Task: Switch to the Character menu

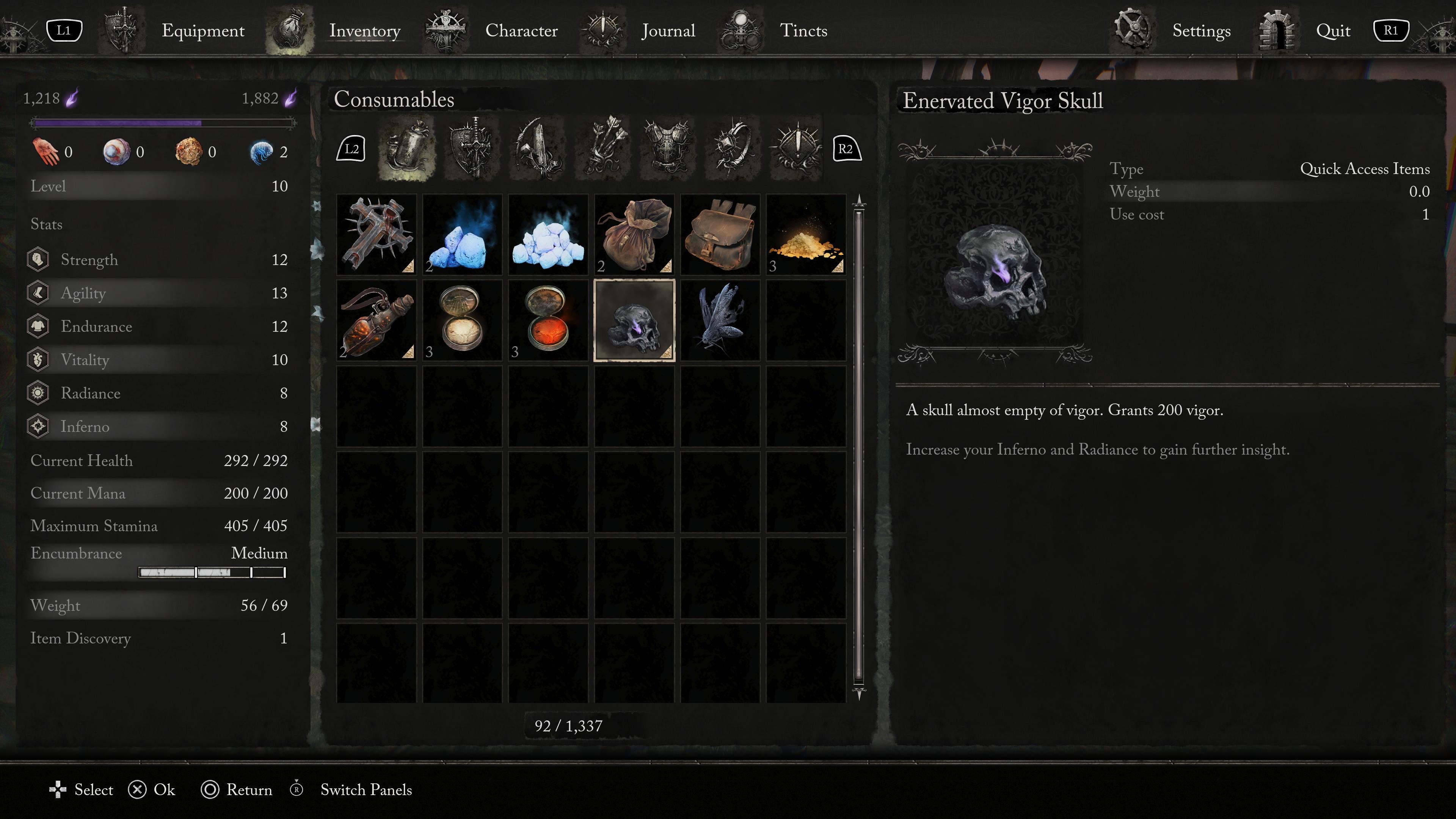Action: pyautogui.click(x=521, y=30)
